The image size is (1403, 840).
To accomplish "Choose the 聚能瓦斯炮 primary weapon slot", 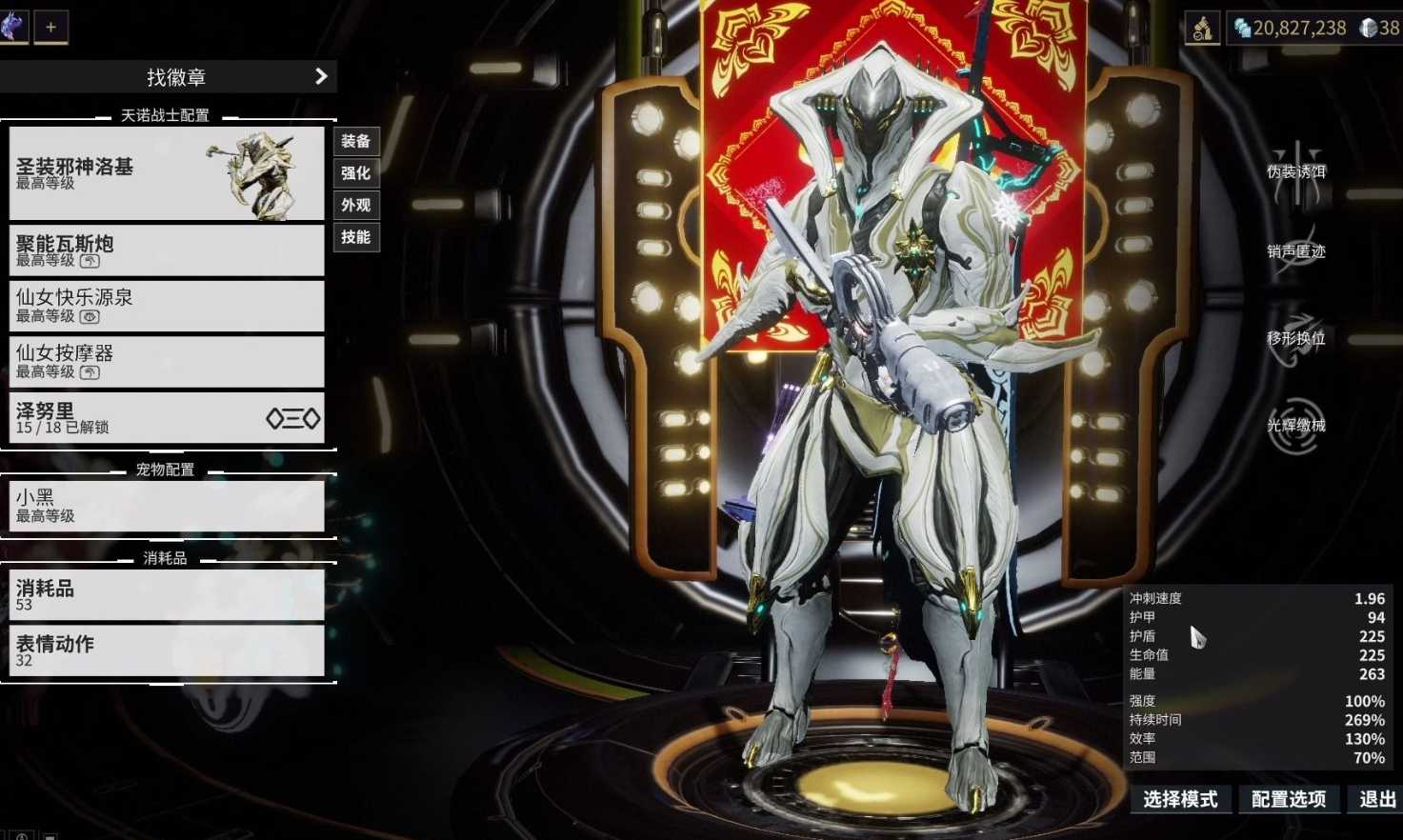I will 167,250.
